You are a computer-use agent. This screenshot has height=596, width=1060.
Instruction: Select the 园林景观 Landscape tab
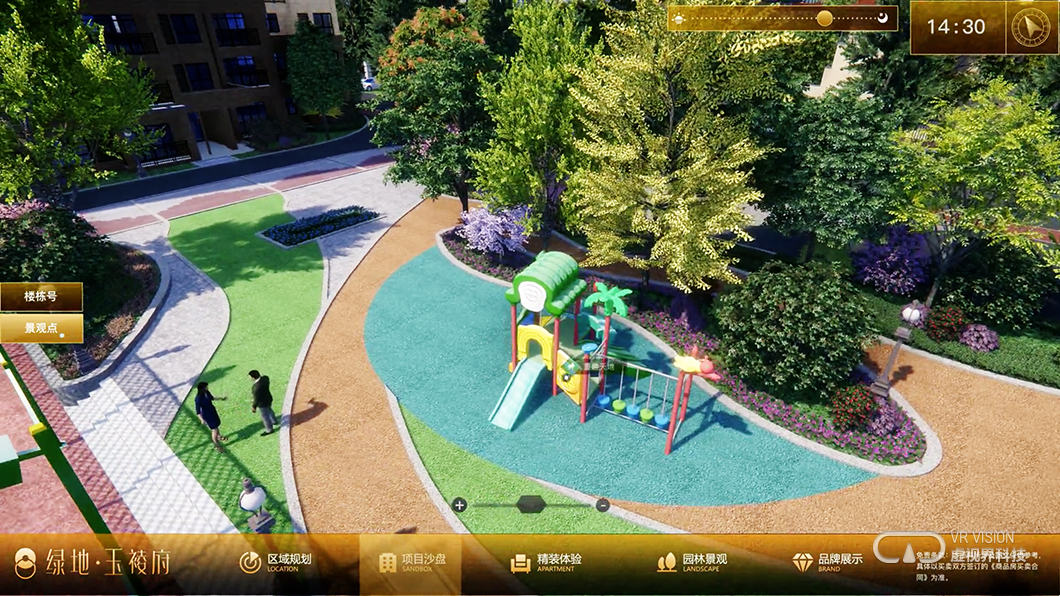tap(692, 562)
